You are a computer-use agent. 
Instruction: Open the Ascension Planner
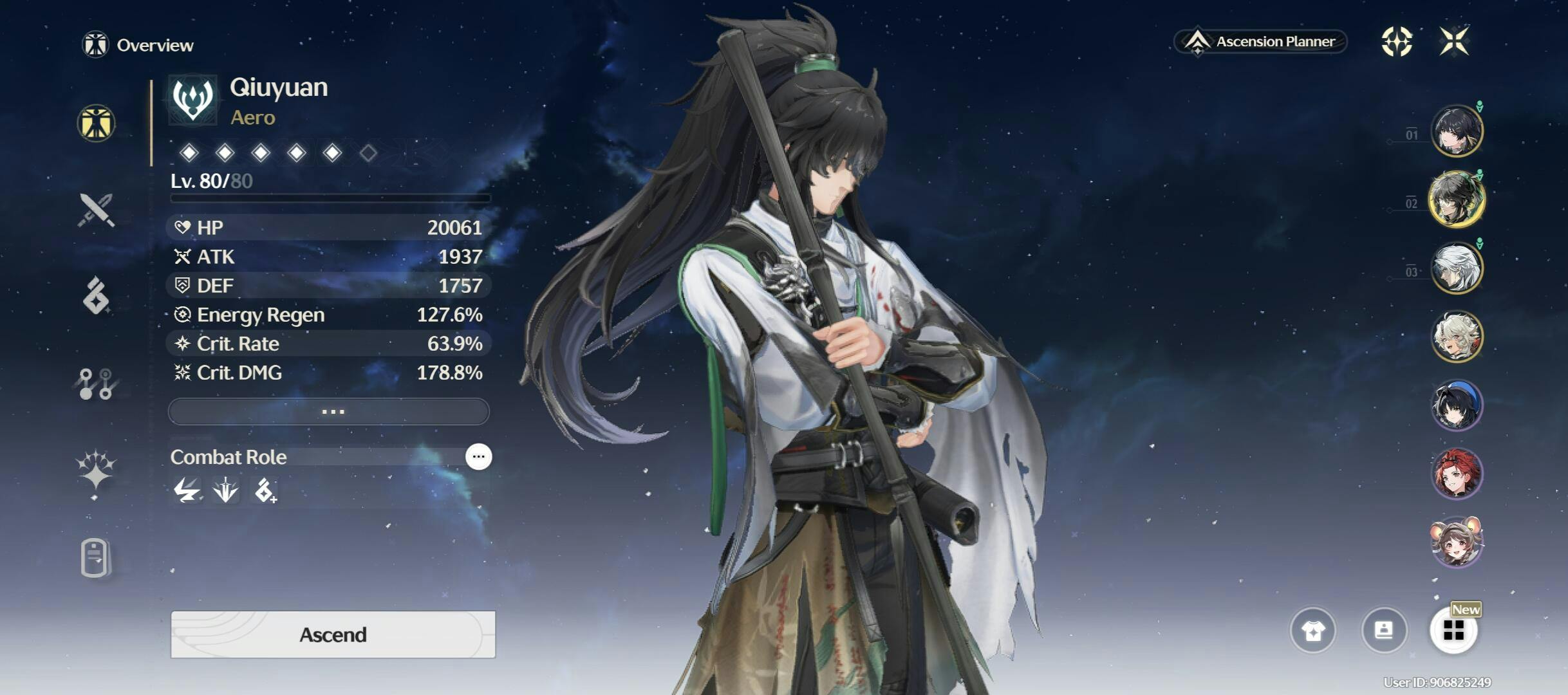click(x=1260, y=42)
